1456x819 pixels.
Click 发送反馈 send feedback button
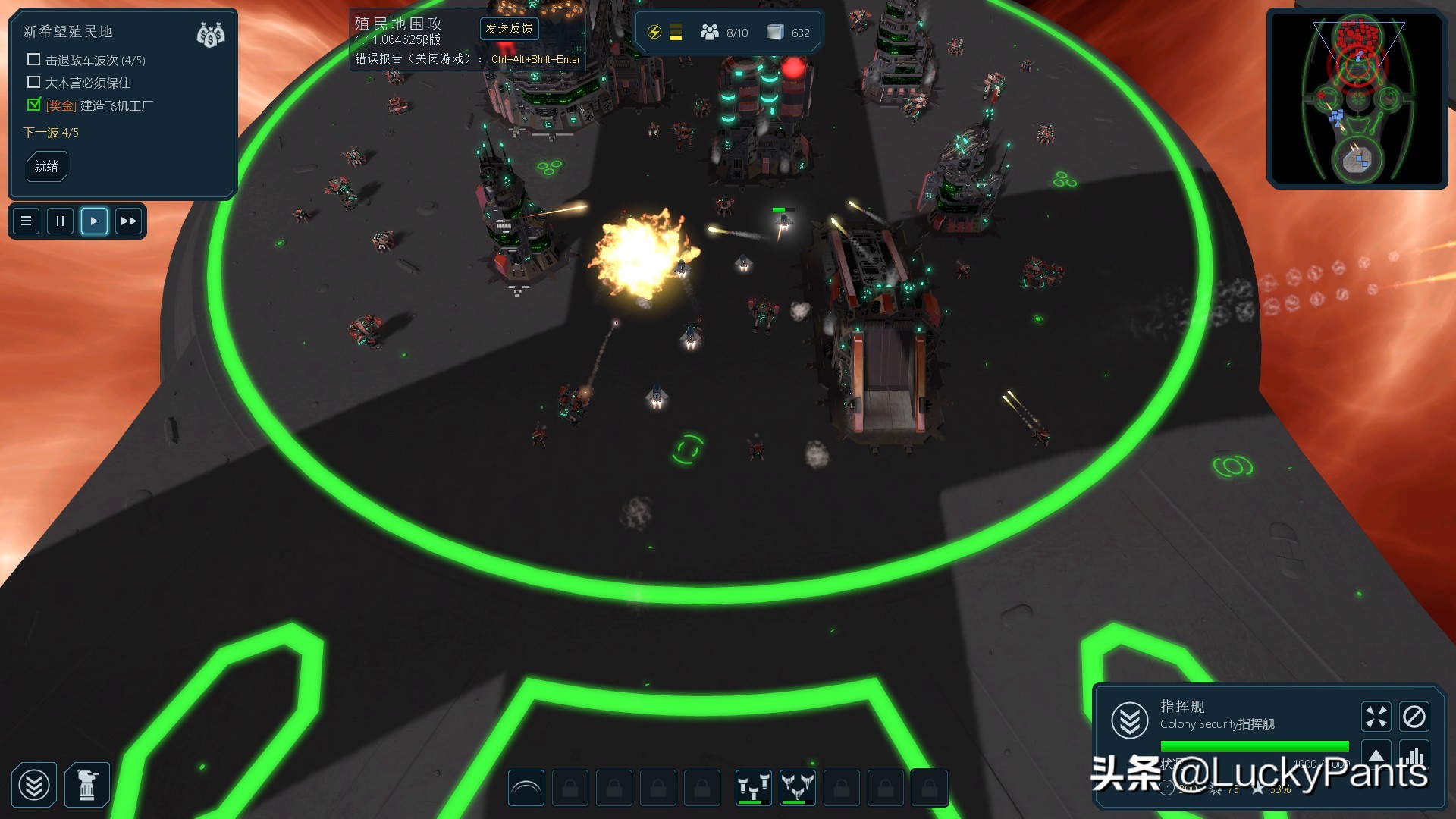[x=509, y=29]
